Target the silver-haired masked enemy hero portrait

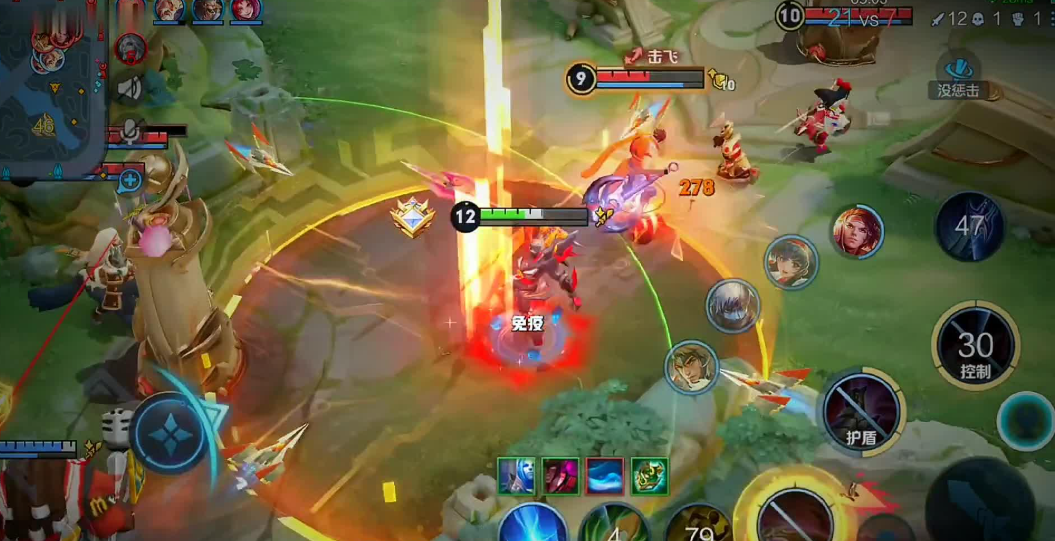[x=733, y=306]
